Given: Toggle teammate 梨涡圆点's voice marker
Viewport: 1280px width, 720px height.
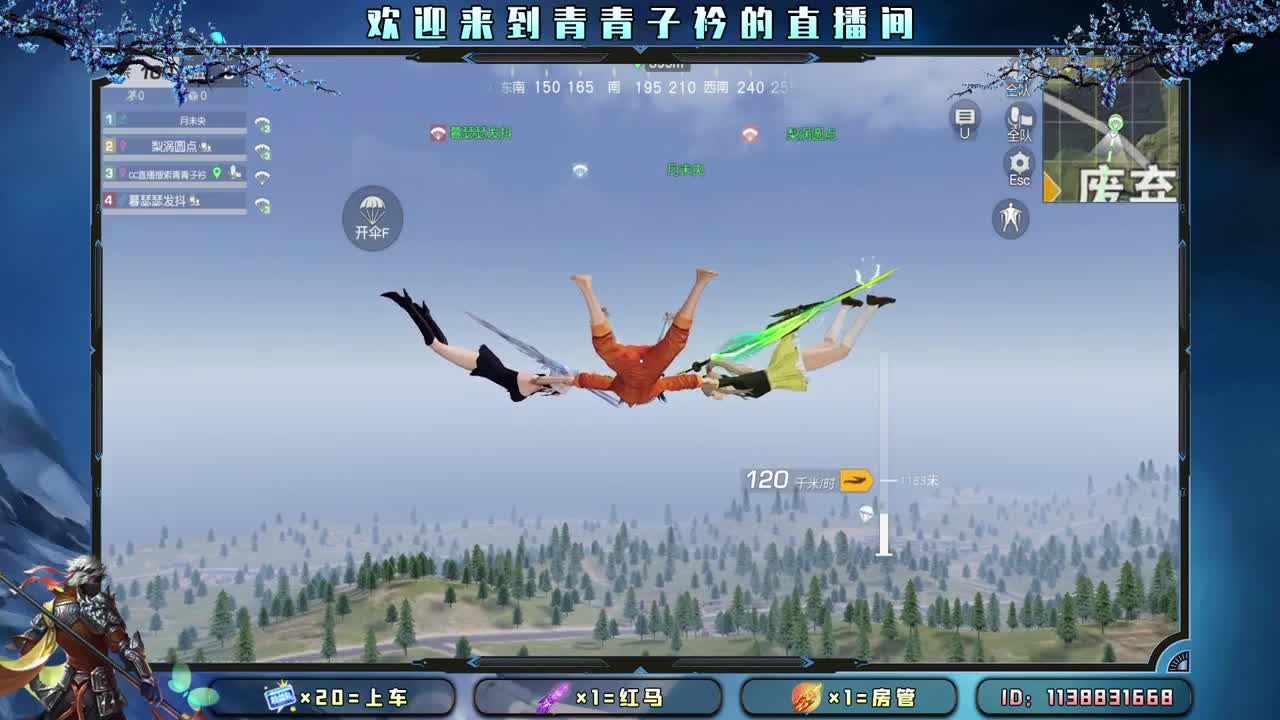Looking at the screenshot, I should (205, 147).
